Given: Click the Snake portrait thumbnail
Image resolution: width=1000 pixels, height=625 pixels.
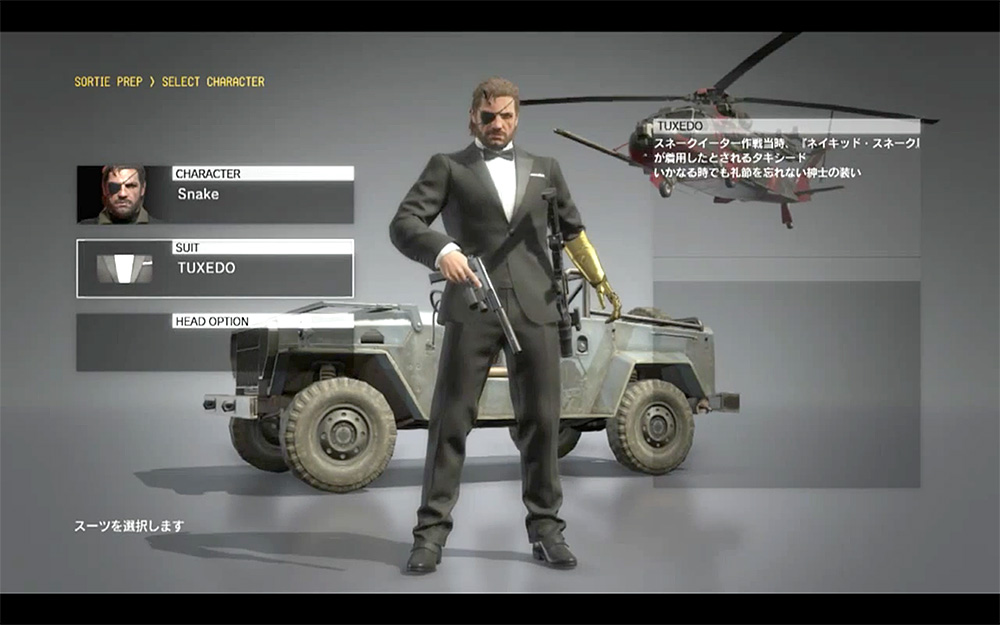Looking at the screenshot, I should (x=123, y=194).
